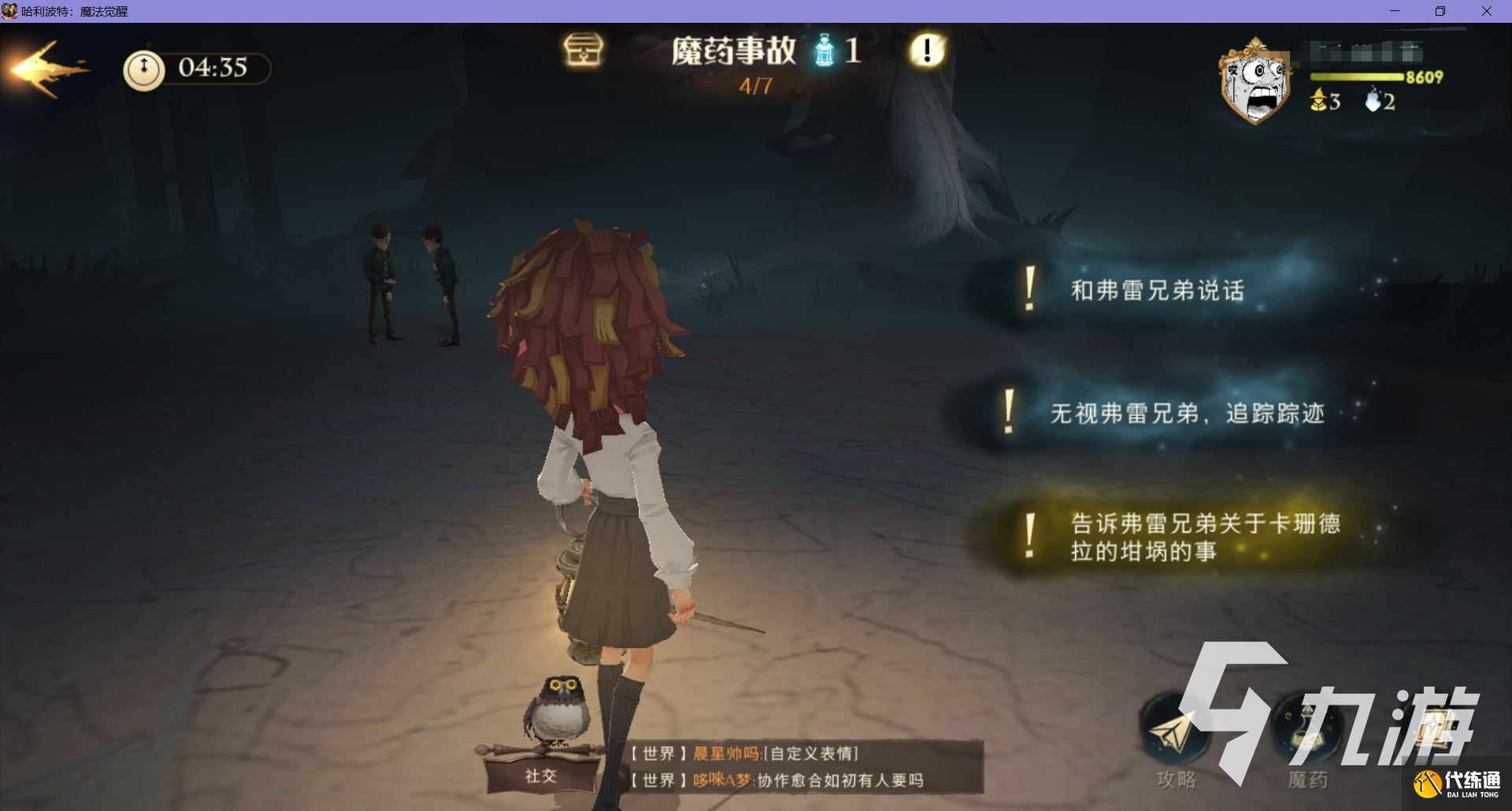The width and height of the screenshot is (1512, 811).
Task: Select quest option 和弗雷兄弟说话
Action: coord(1156,291)
